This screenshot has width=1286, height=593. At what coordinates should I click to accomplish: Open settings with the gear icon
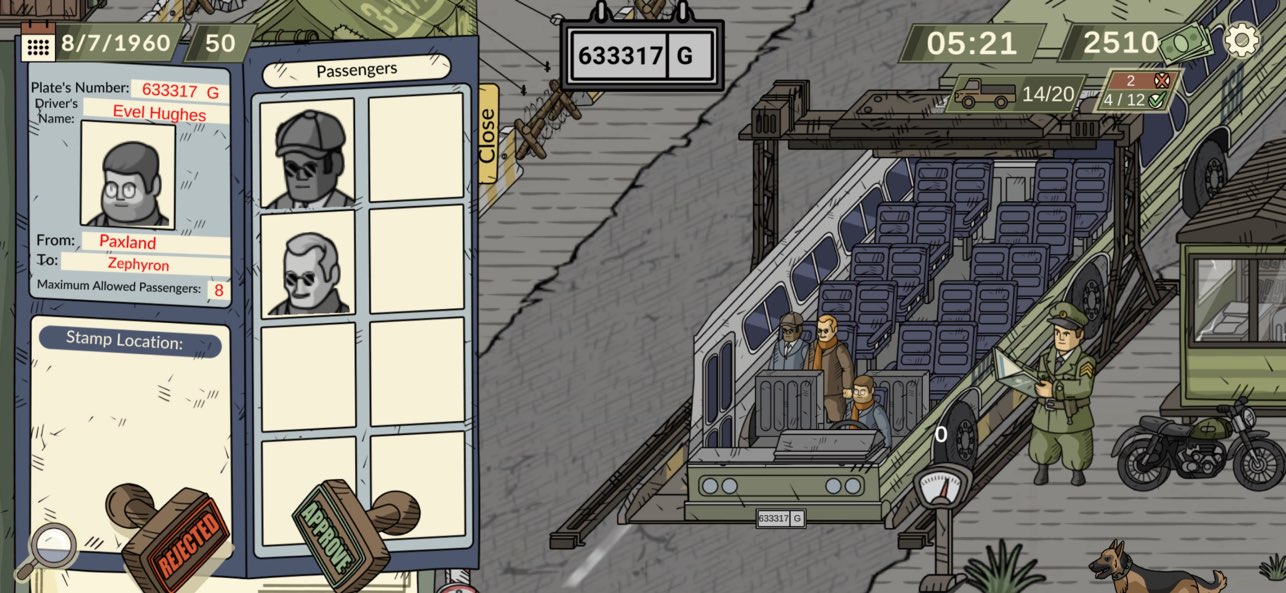click(1241, 40)
